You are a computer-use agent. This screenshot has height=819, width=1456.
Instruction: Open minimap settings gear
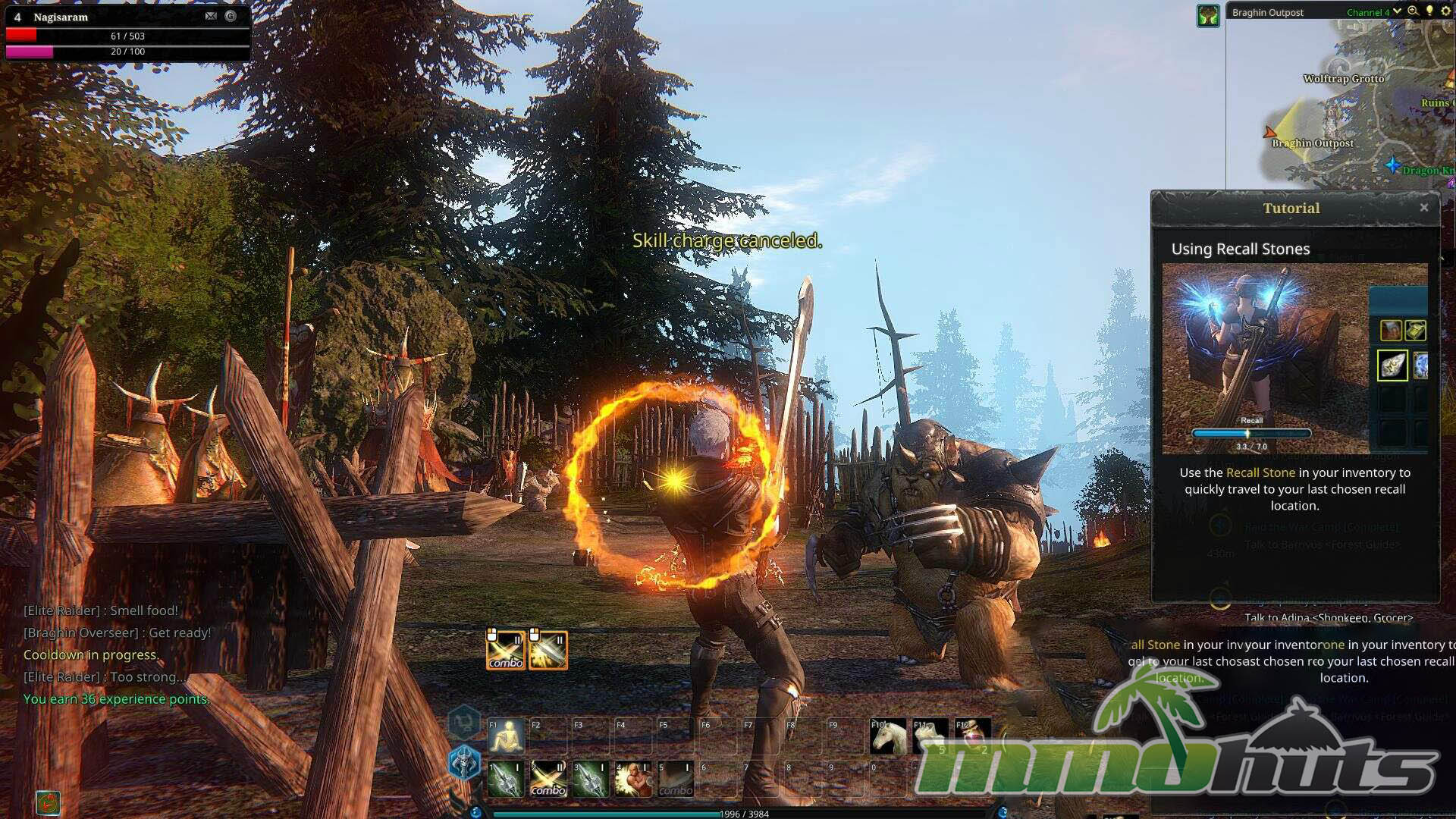[x=1445, y=11]
